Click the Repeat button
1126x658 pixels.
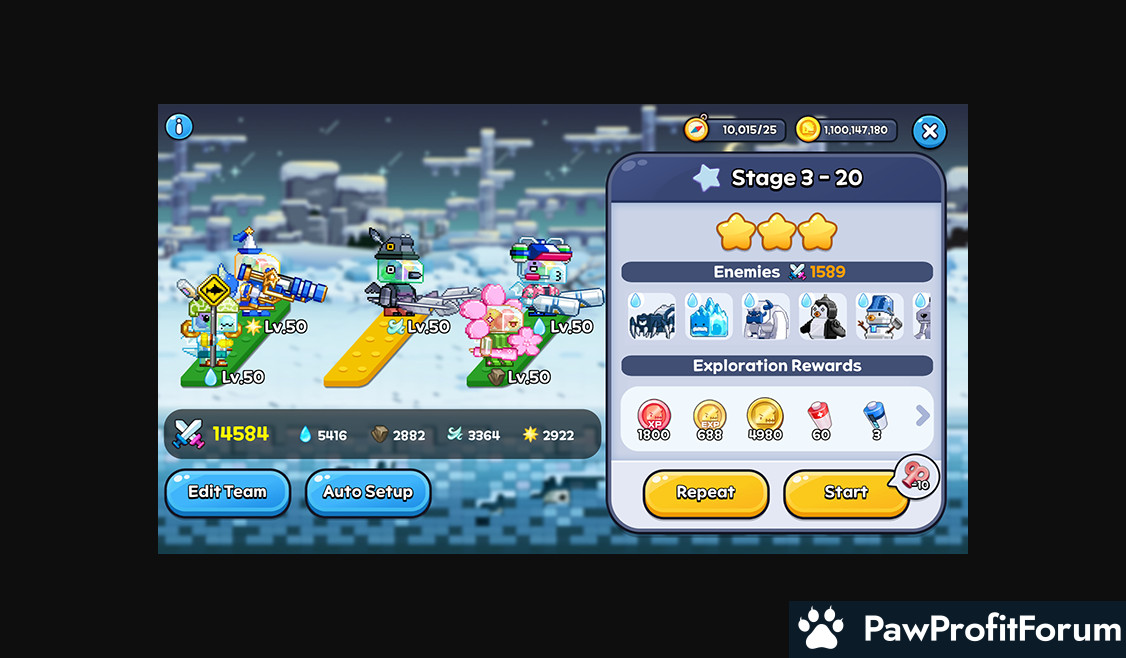[705, 493]
